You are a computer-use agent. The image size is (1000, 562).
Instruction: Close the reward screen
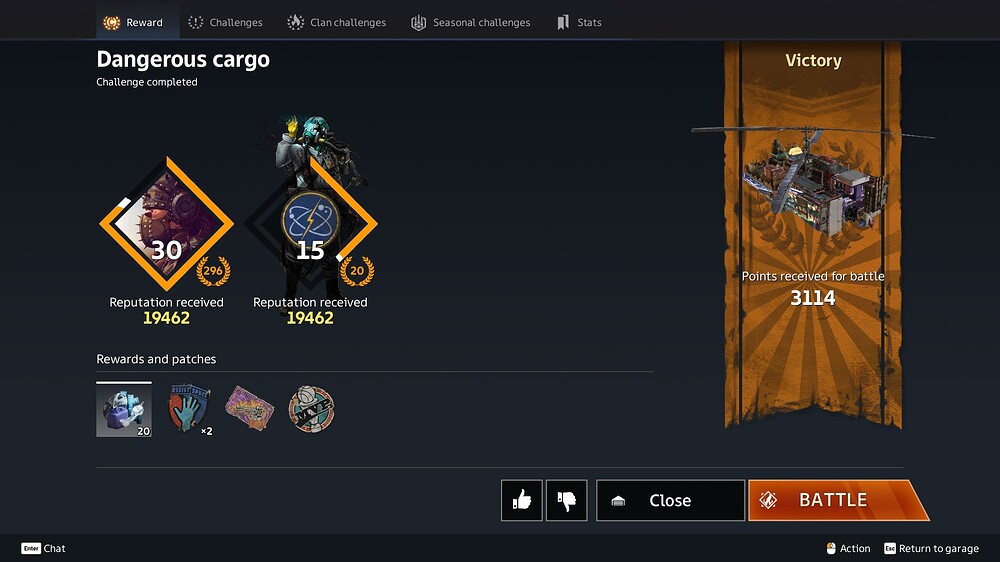click(x=670, y=500)
